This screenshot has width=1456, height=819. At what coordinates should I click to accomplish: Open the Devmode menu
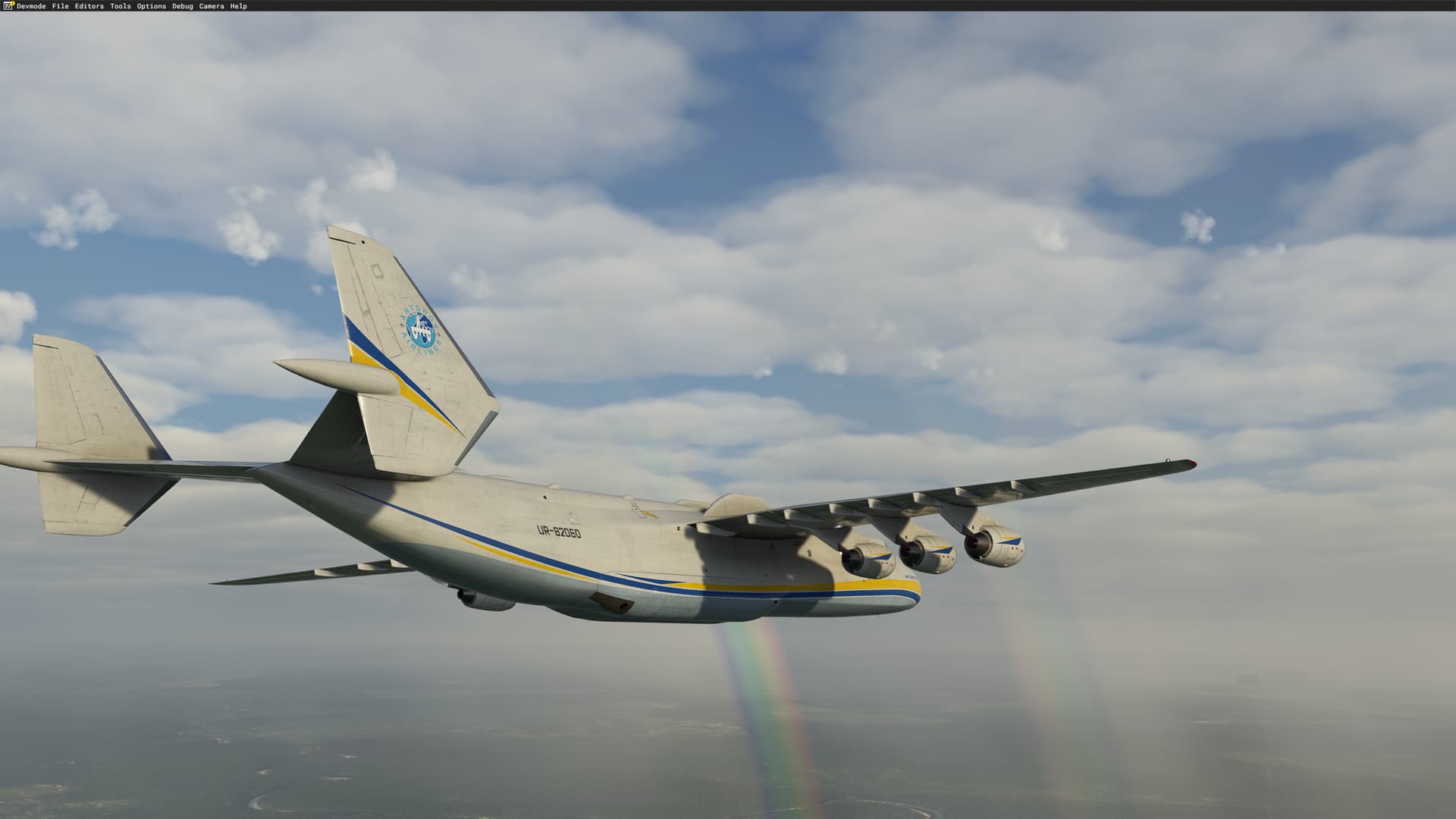(x=31, y=6)
